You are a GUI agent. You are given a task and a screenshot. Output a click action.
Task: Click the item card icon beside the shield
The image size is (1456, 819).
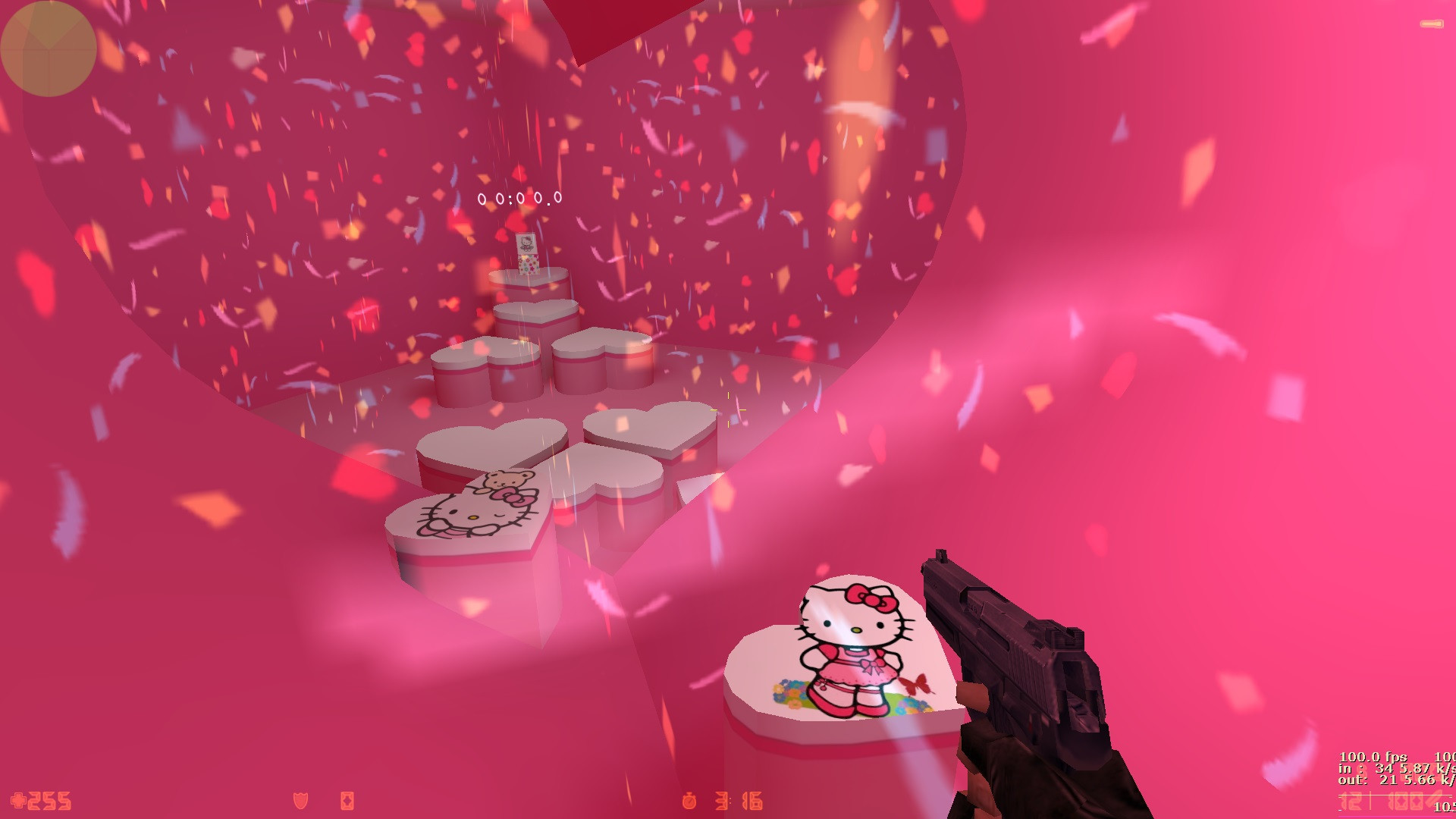coord(346,799)
